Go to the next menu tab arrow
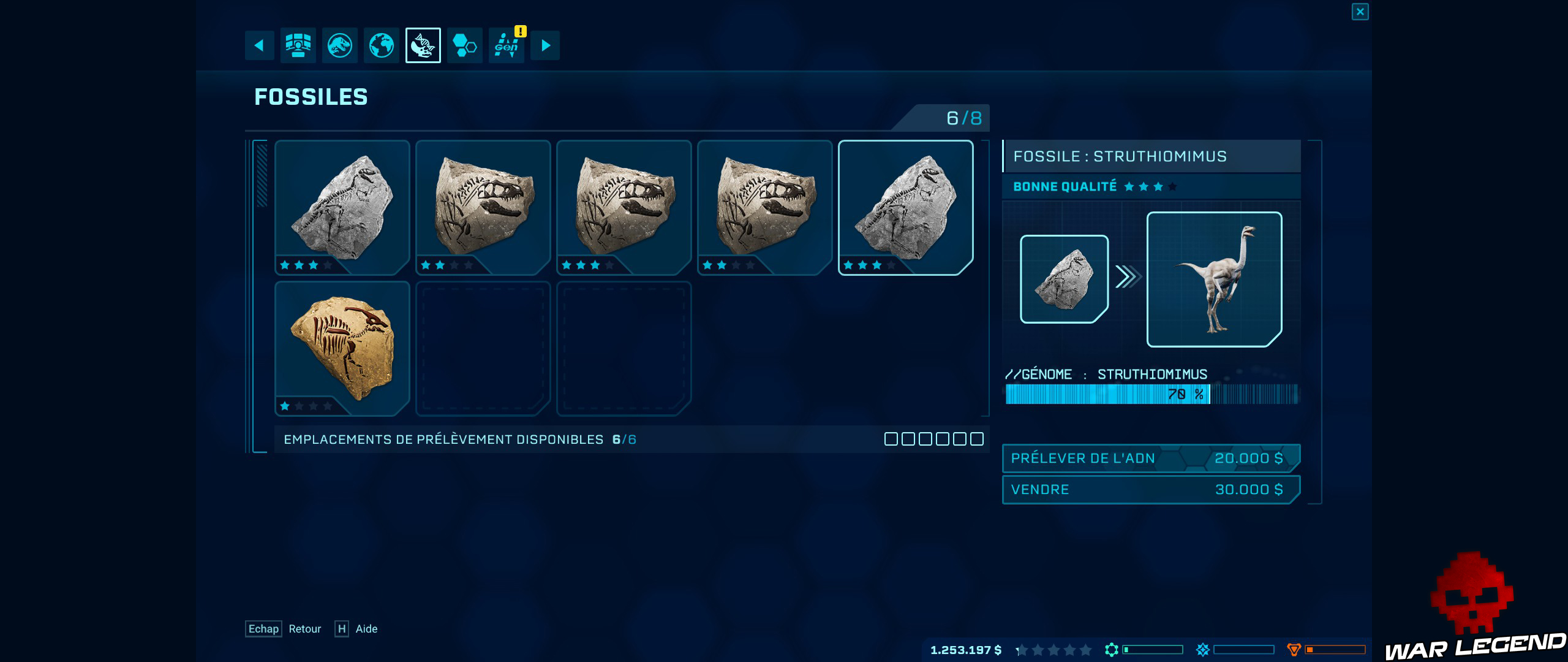1568x662 pixels. [545, 45]
